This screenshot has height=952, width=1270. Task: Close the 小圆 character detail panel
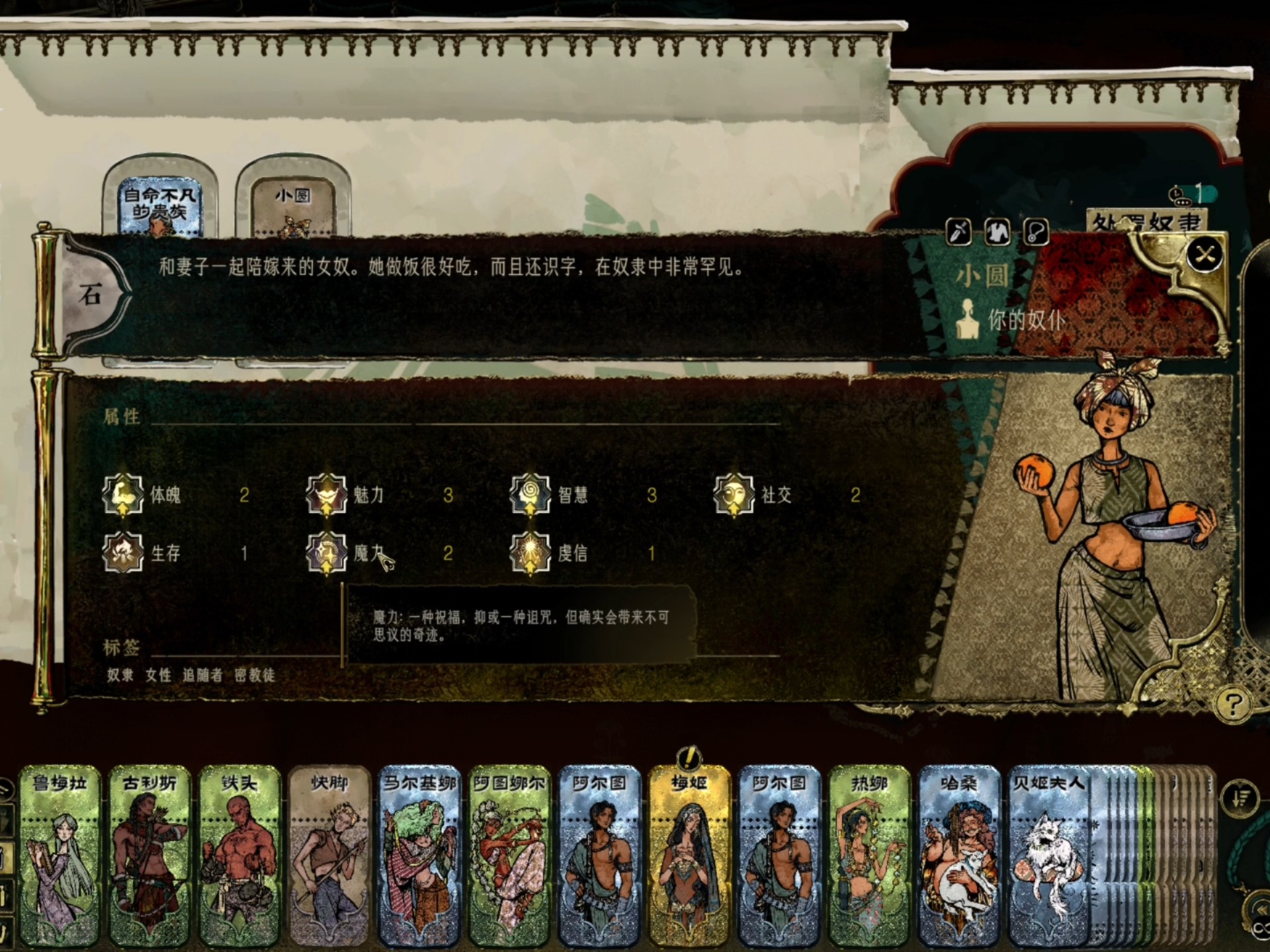(1205, 255)
